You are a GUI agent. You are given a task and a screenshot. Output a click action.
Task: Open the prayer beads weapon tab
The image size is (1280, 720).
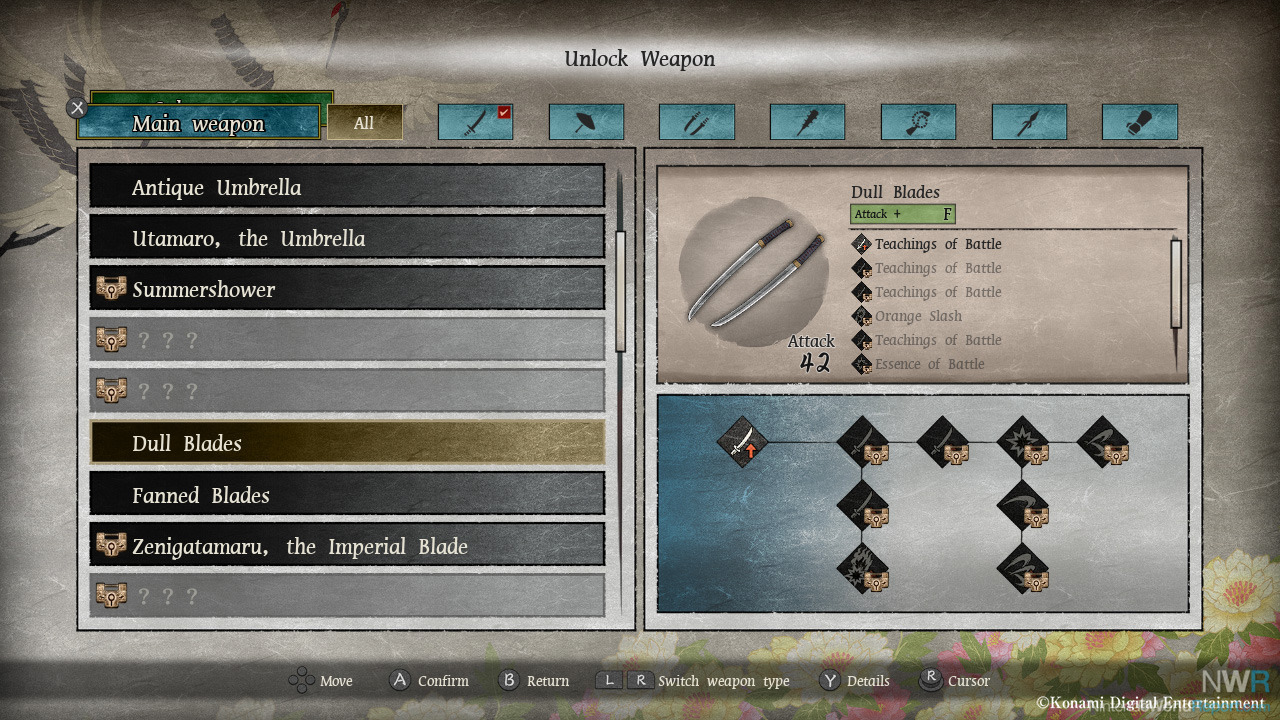918,123
